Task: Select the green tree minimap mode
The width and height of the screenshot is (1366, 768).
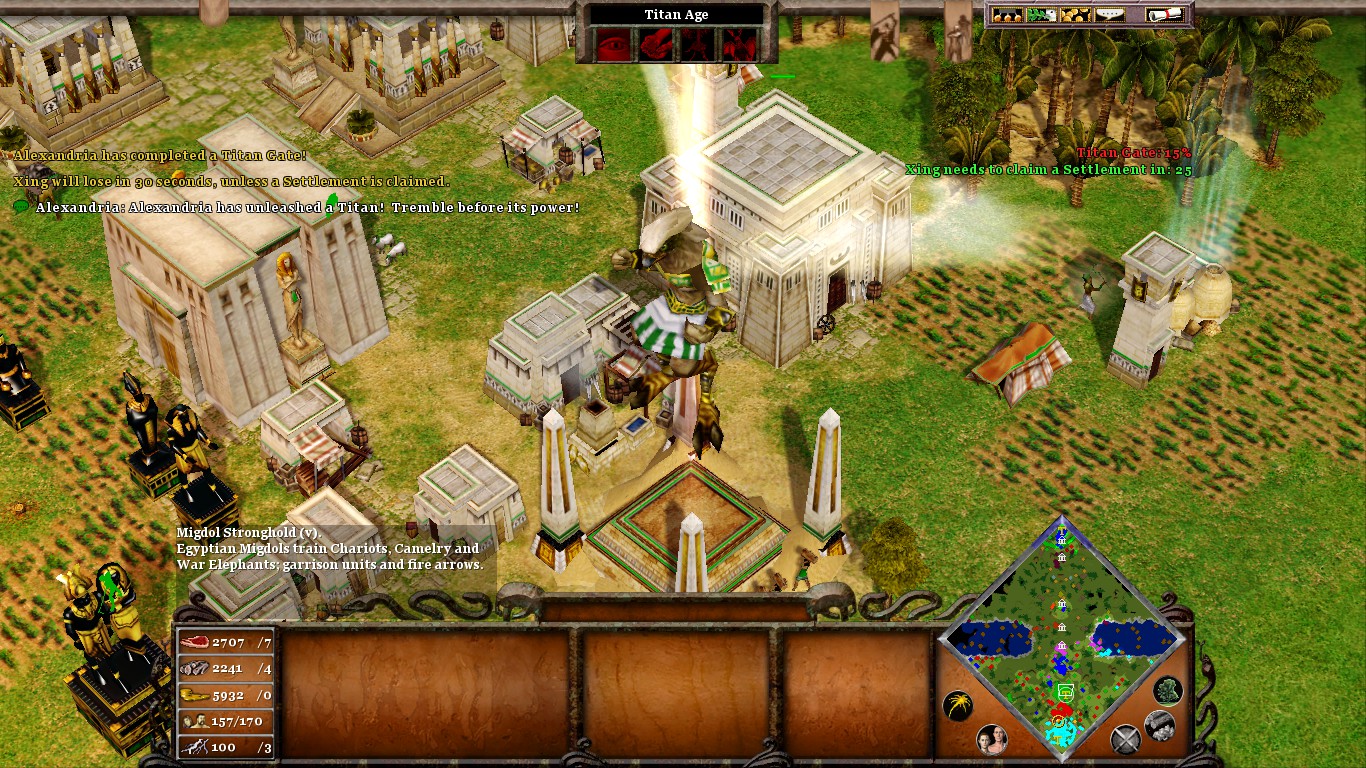Action: tap(1167, 690)
